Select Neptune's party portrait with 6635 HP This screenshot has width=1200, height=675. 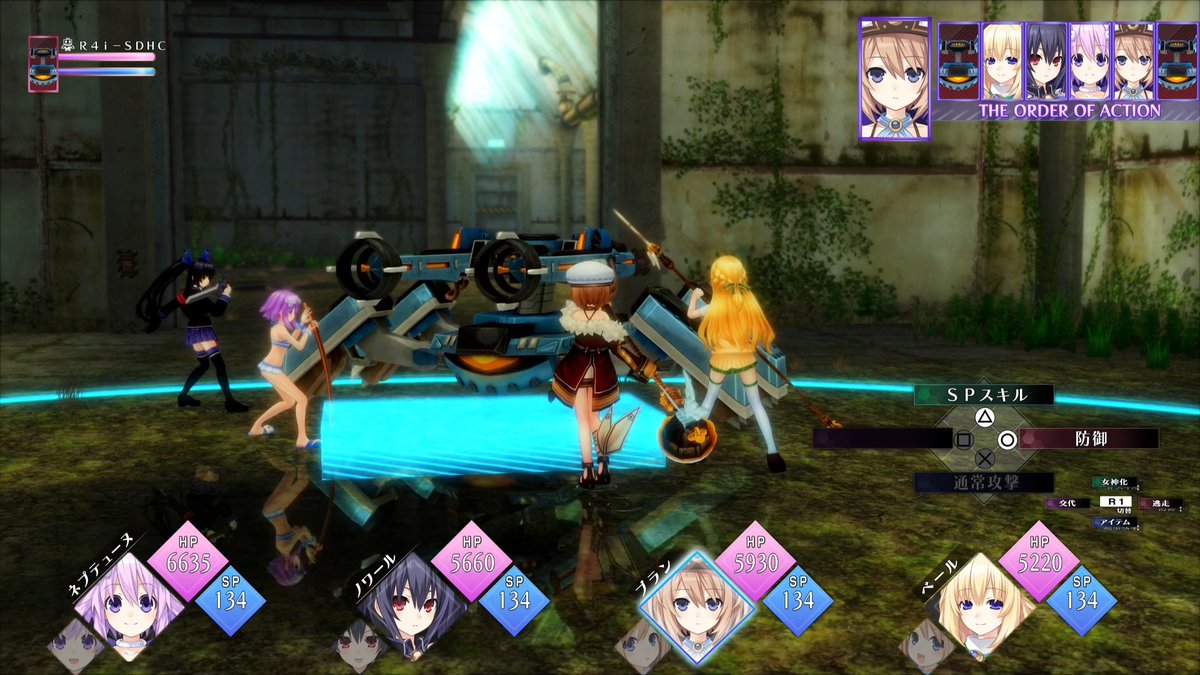click(x=129, y=606)
